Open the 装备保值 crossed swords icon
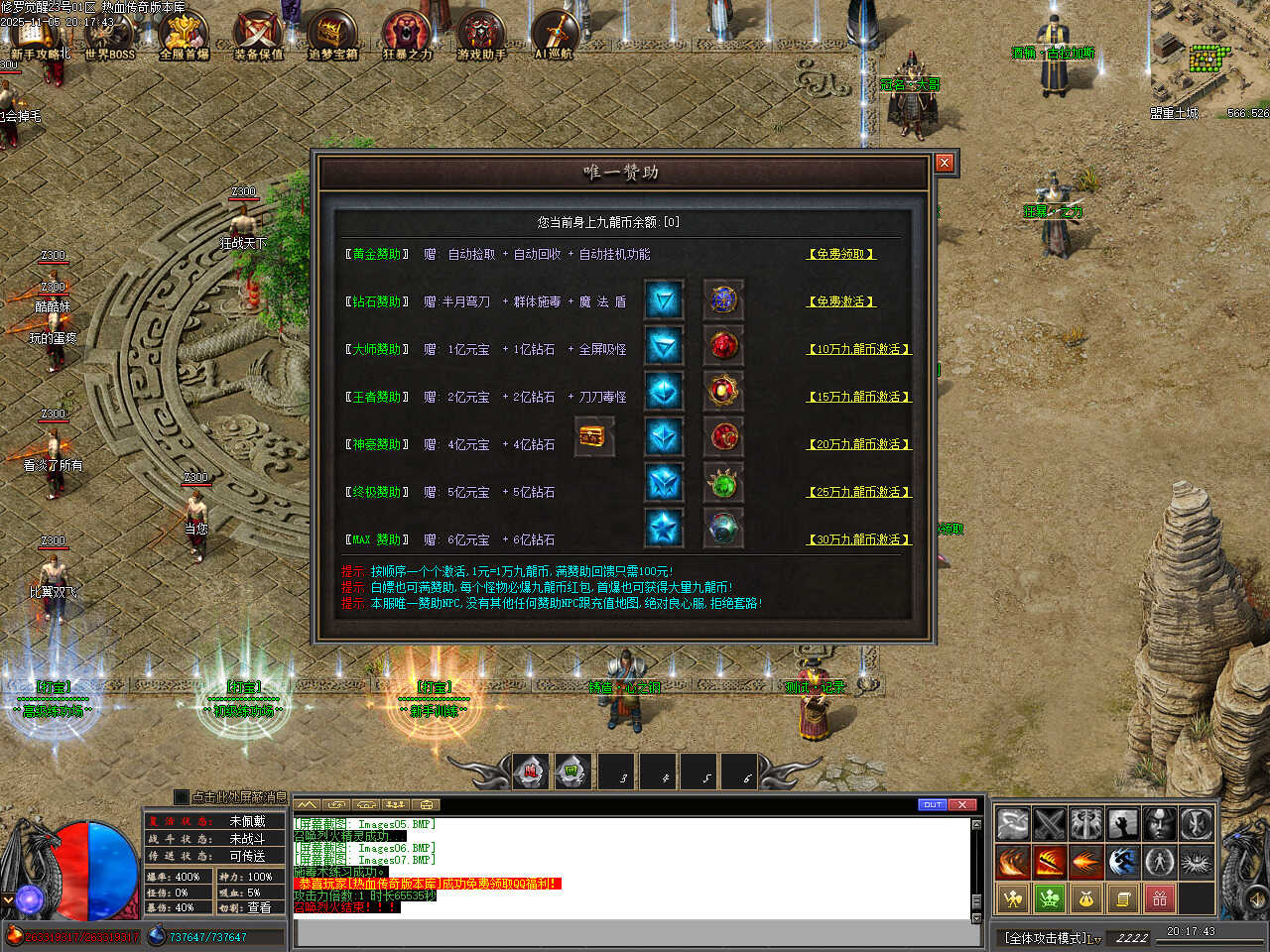 click(x=258, y=35)
